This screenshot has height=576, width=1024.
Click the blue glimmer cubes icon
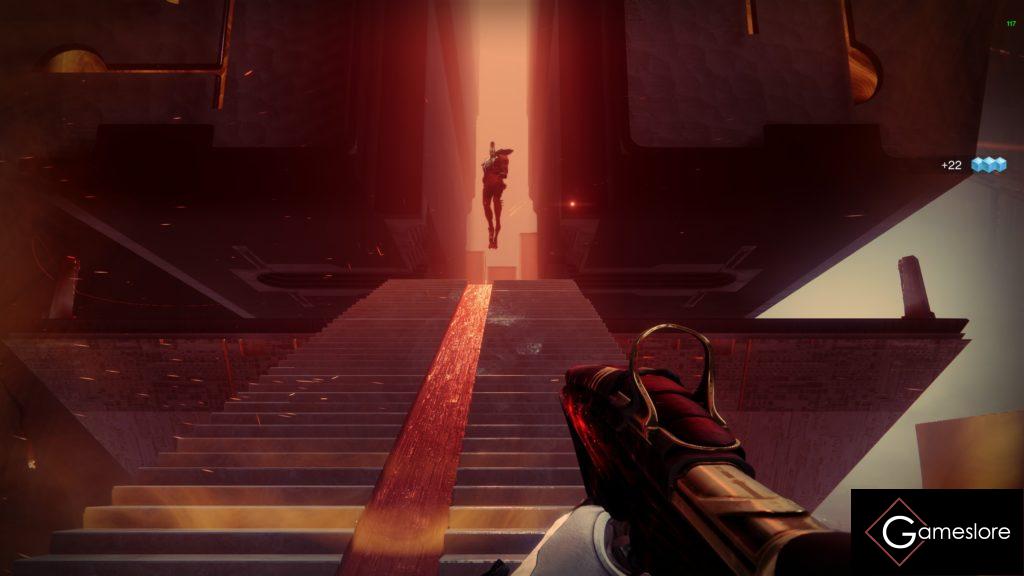coord(988,165)
